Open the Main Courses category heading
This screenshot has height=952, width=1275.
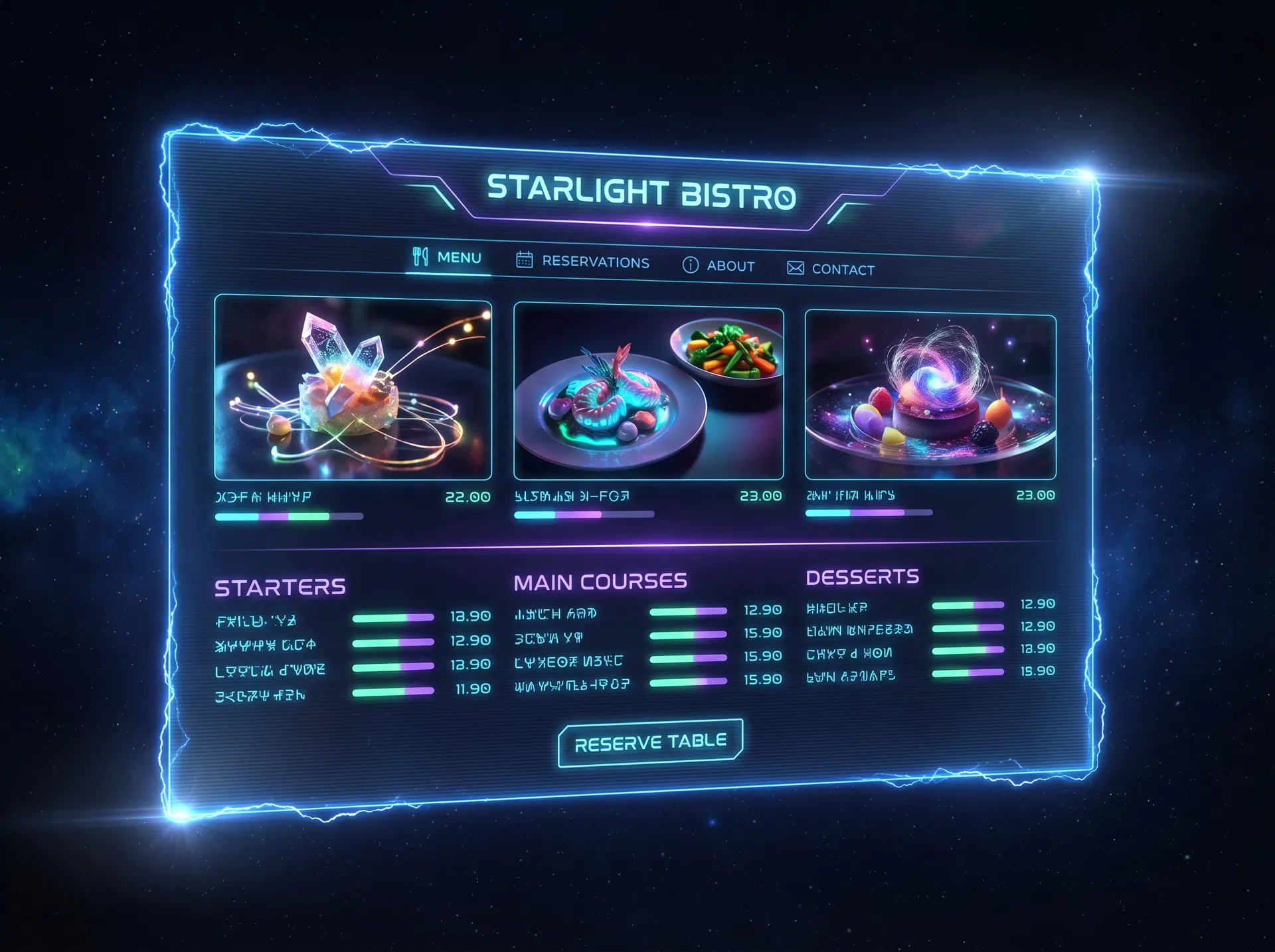tap(600, 582)
